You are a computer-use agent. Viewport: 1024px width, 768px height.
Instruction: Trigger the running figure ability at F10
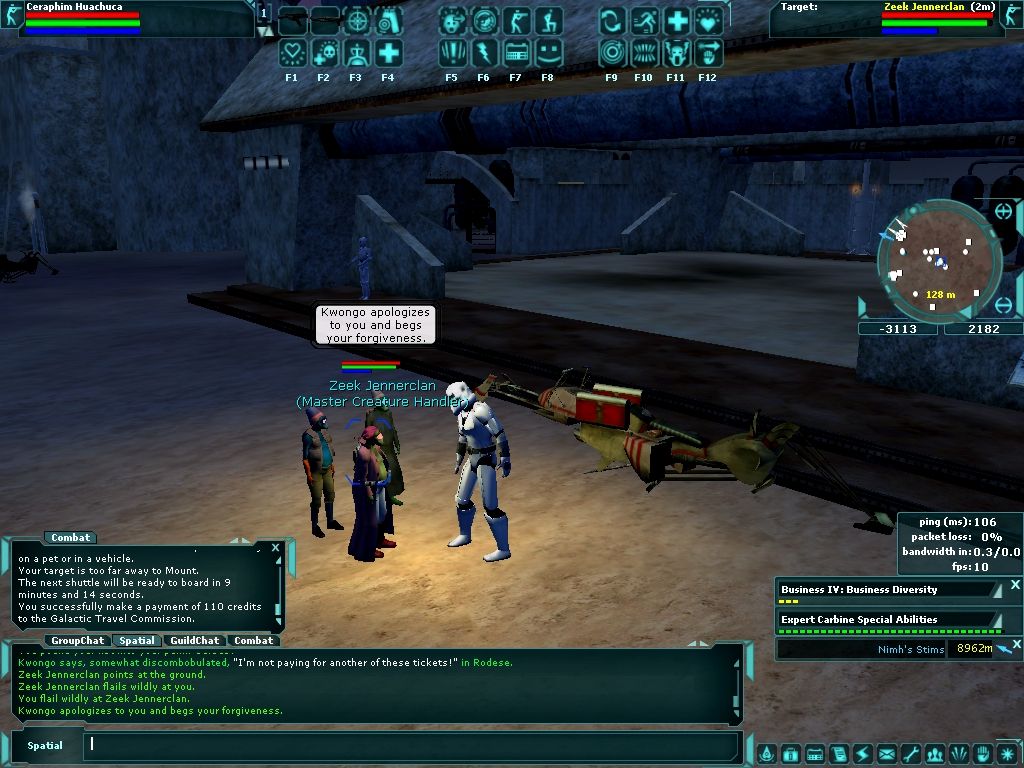pos(644,21)
